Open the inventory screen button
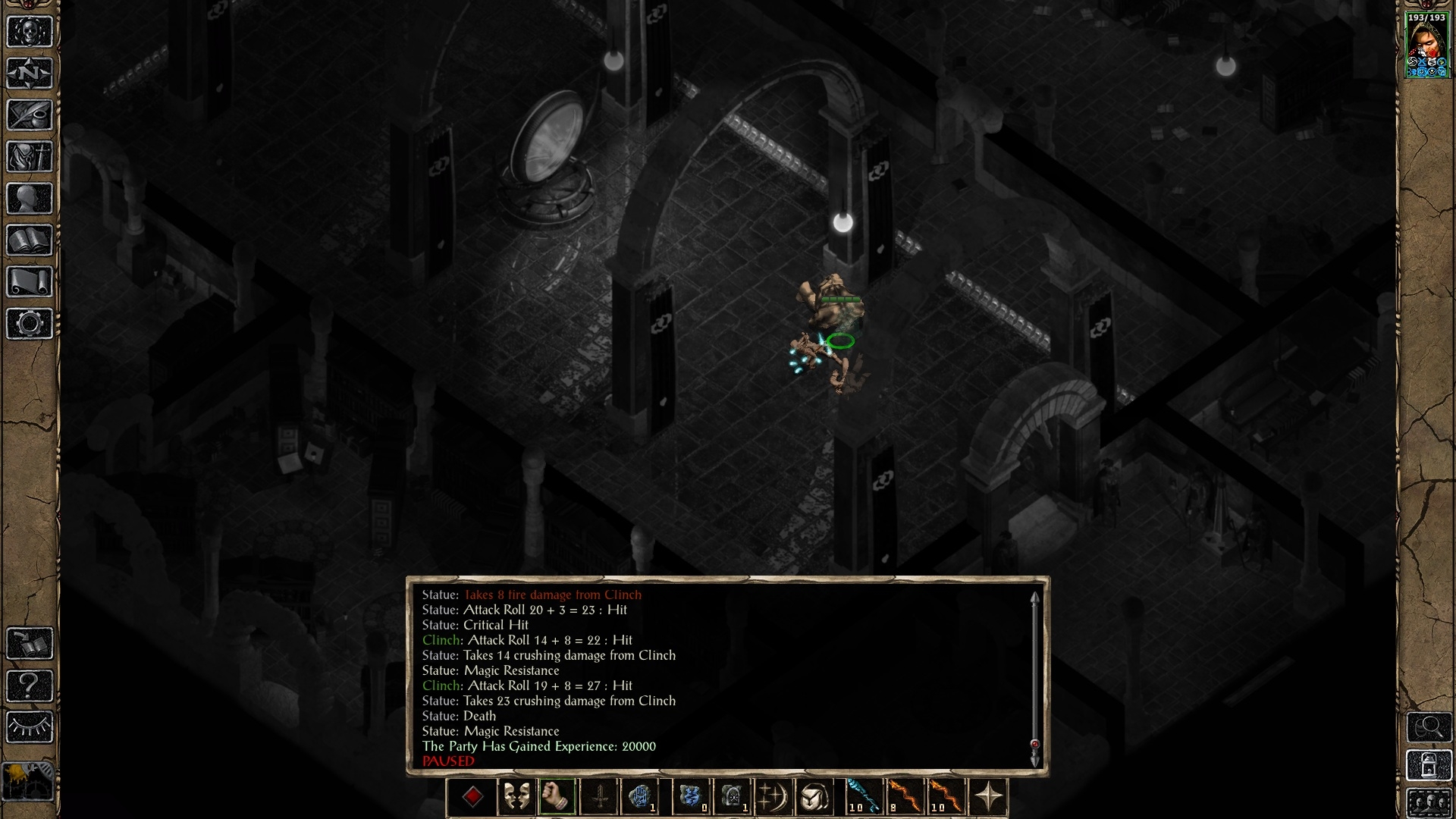 (30, 157)
